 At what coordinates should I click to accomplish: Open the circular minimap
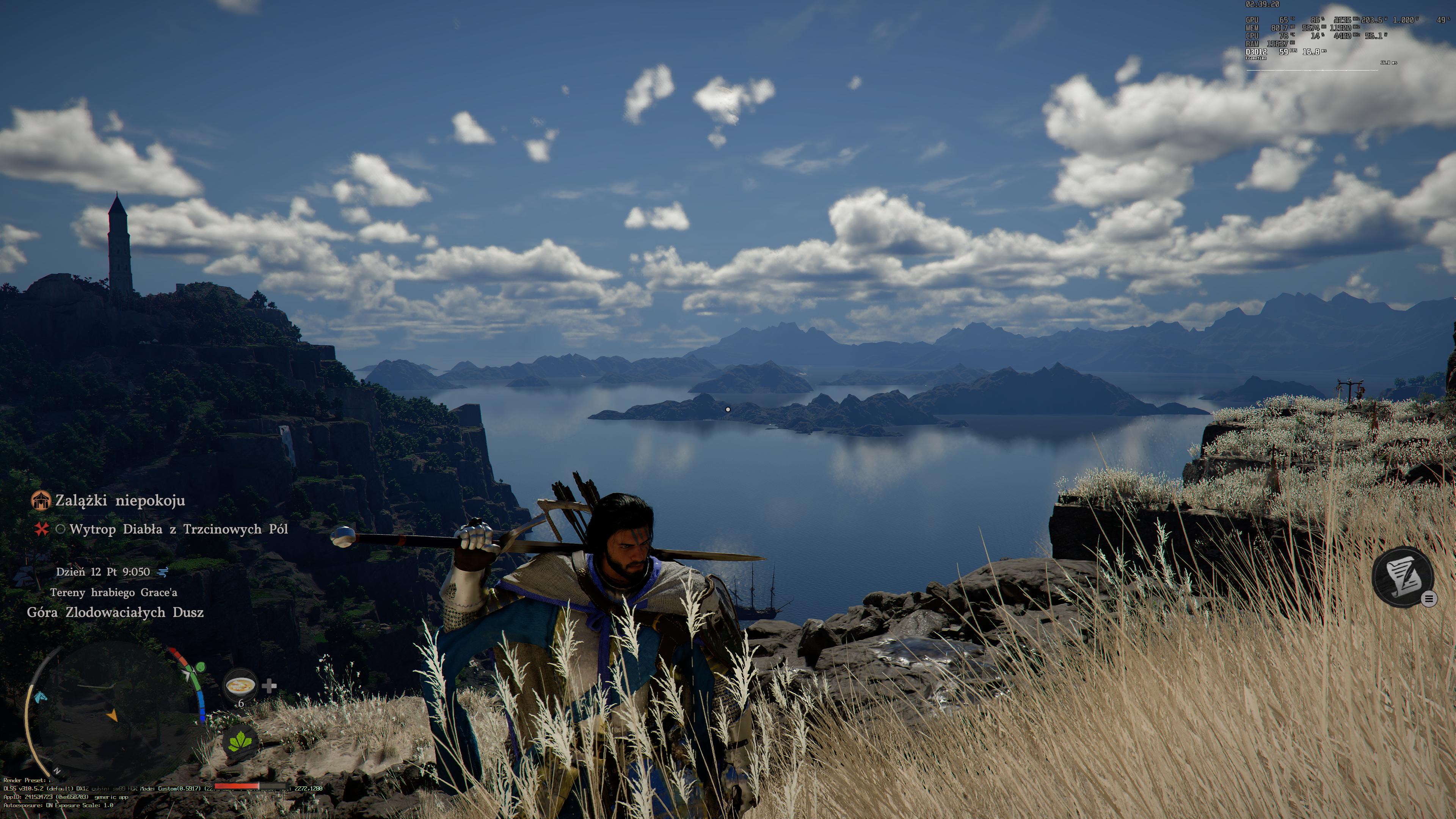tap(107, 712)
